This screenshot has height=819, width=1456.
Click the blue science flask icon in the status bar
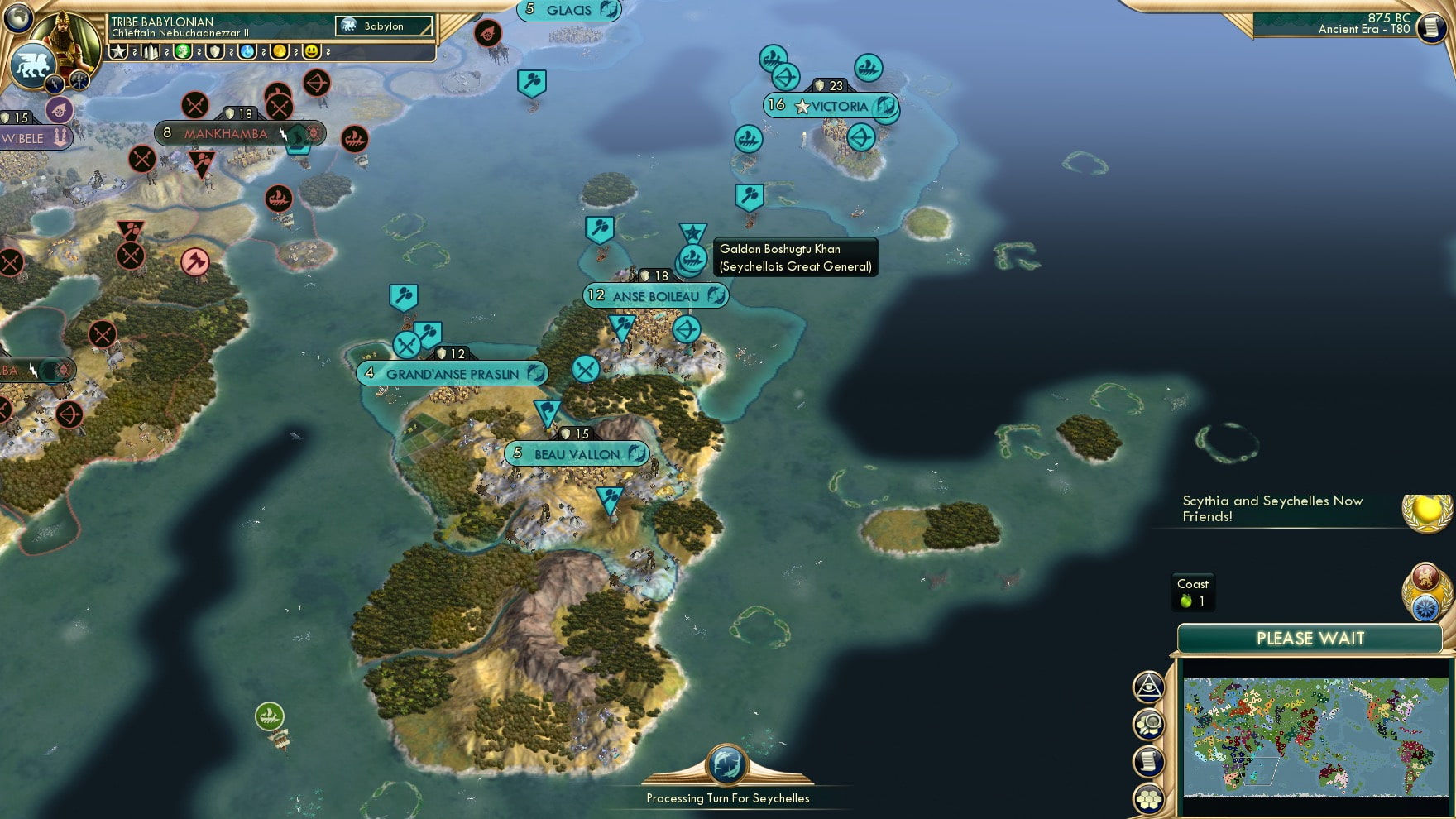[246, 50]
